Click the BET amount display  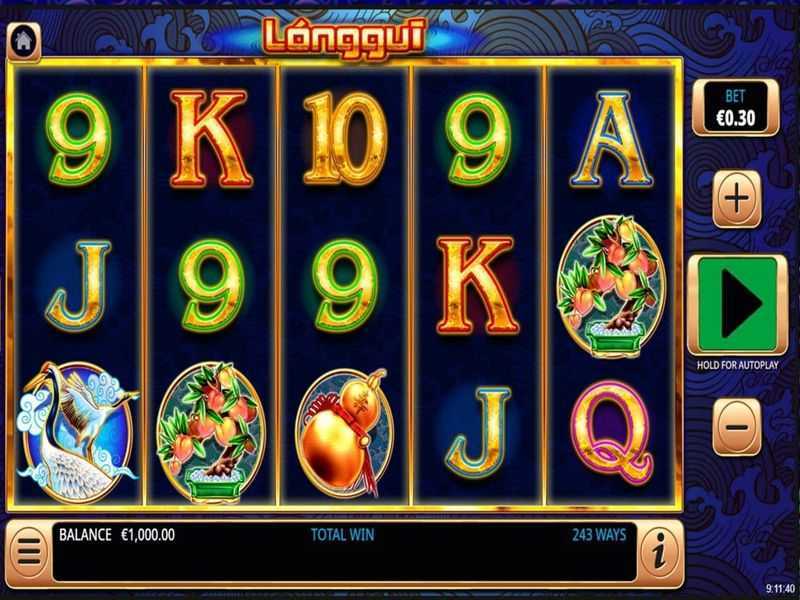pos(735,107)
